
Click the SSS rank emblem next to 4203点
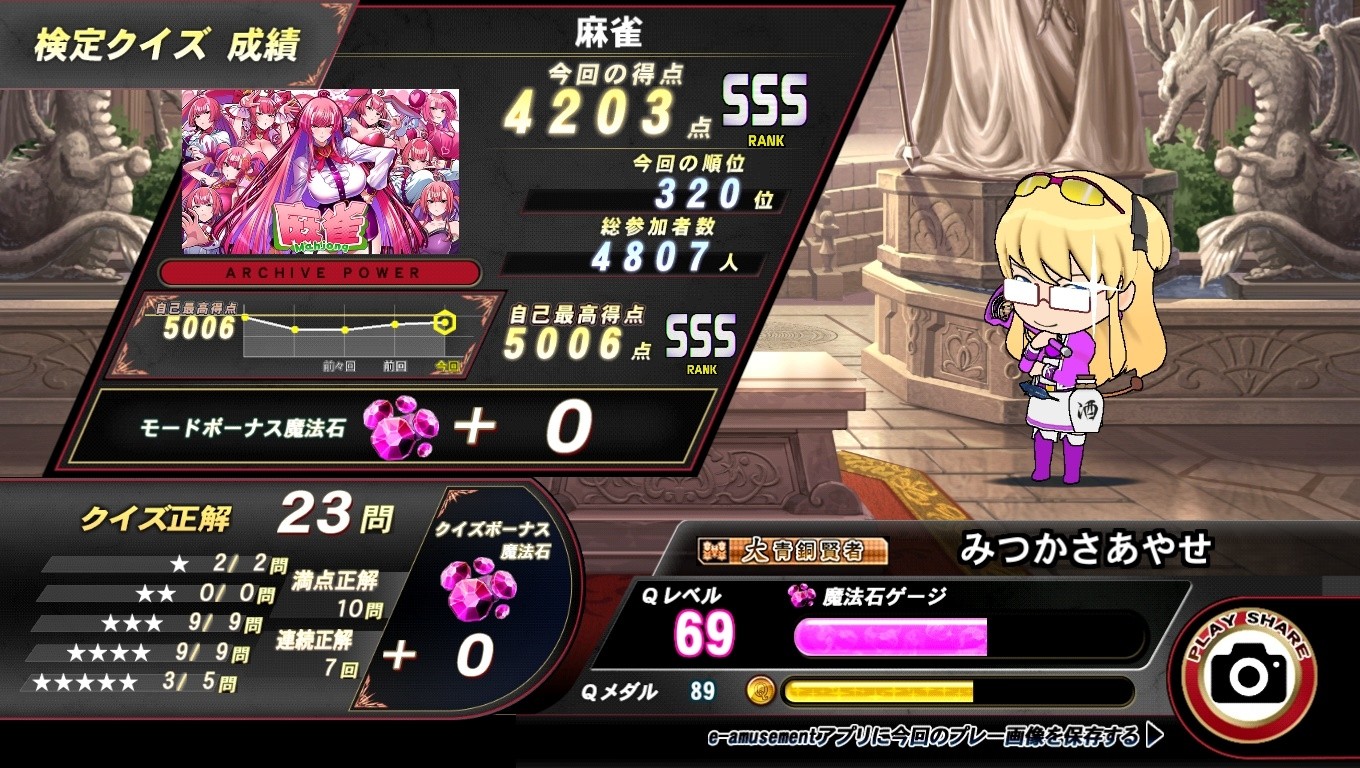pos(764,100)
